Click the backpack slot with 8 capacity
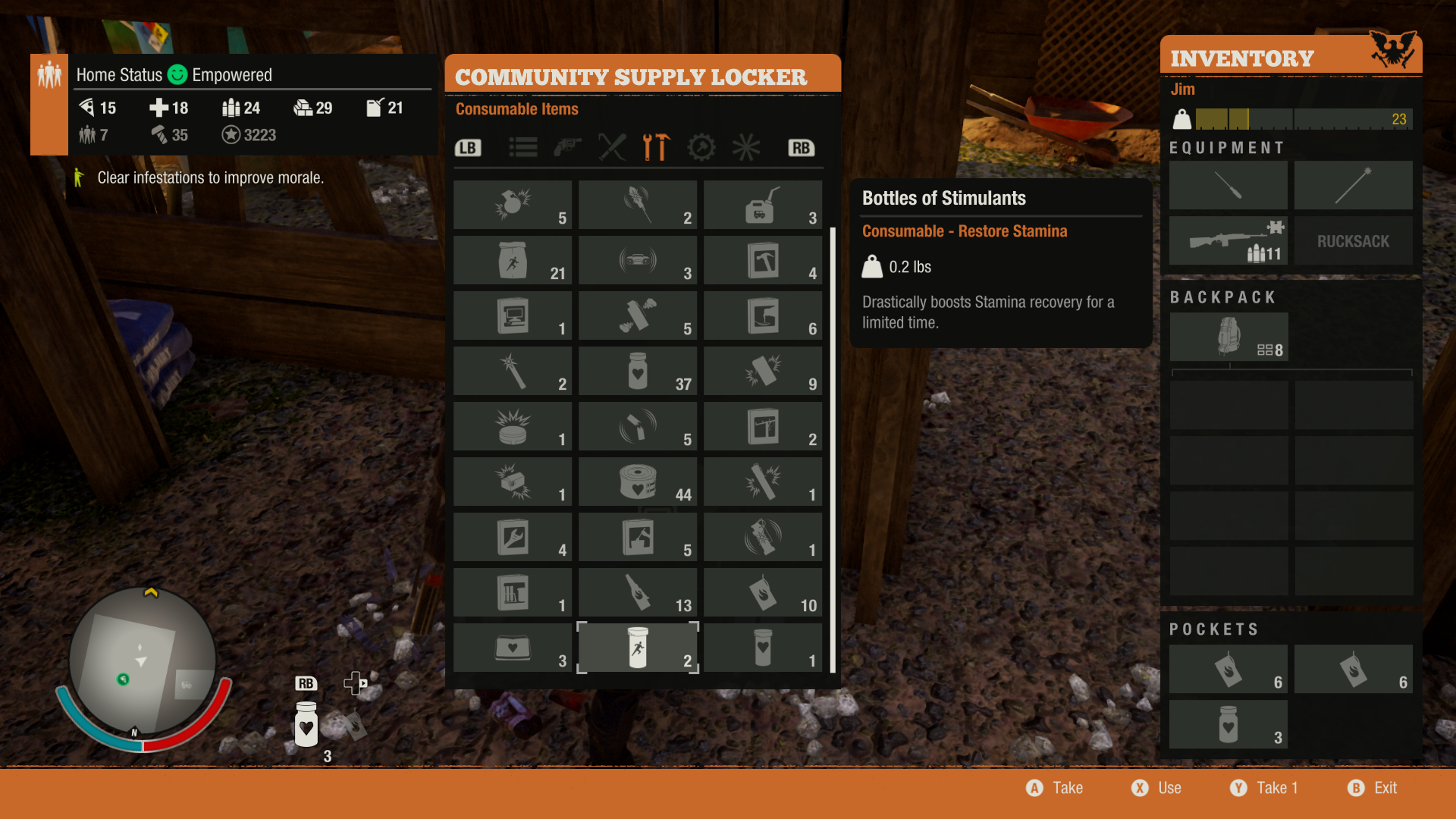This screenshot has height=819, width=1456. click(x=1228, y=337)
